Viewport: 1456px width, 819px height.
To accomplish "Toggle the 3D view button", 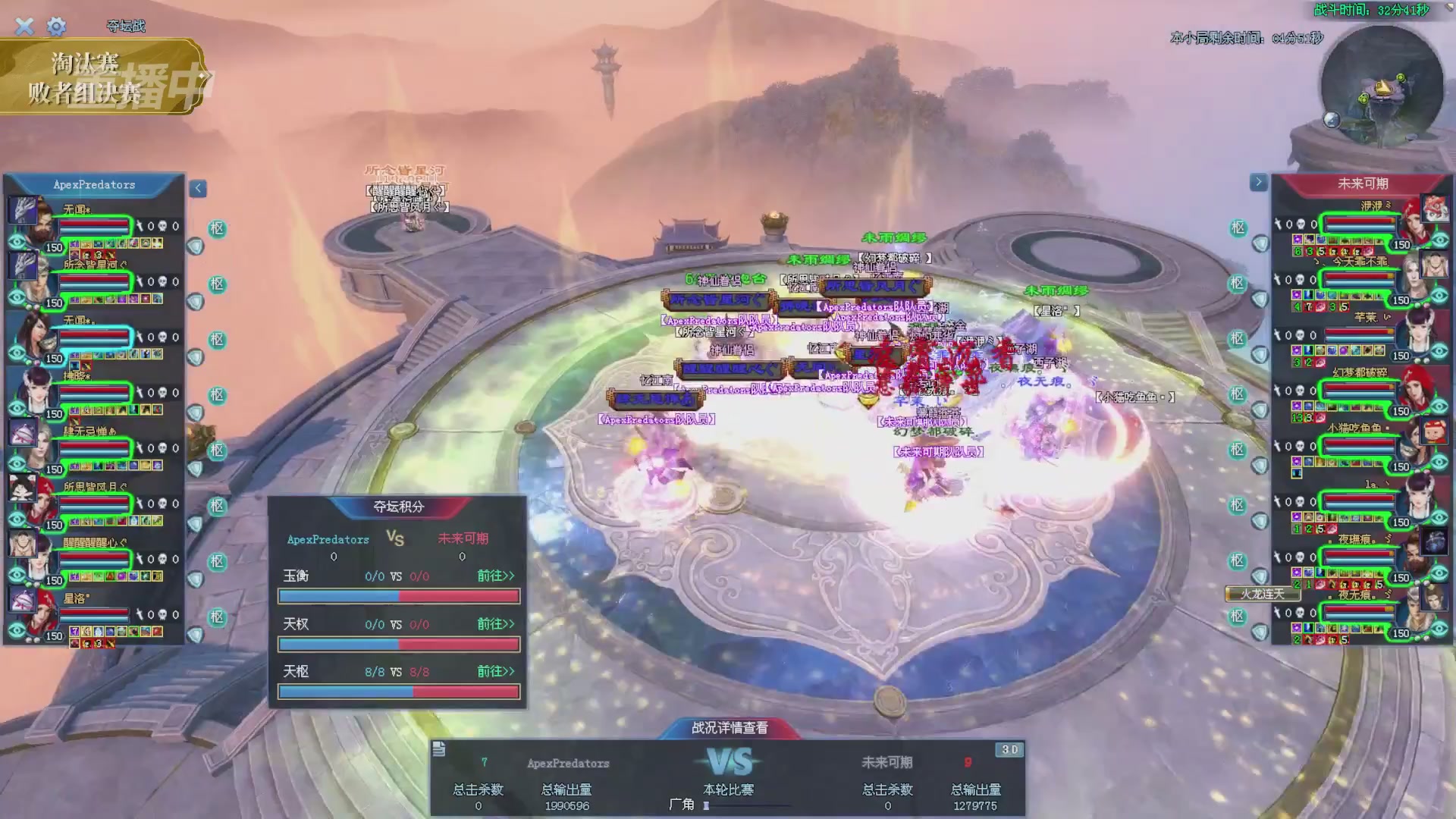I will [1009, 750].
